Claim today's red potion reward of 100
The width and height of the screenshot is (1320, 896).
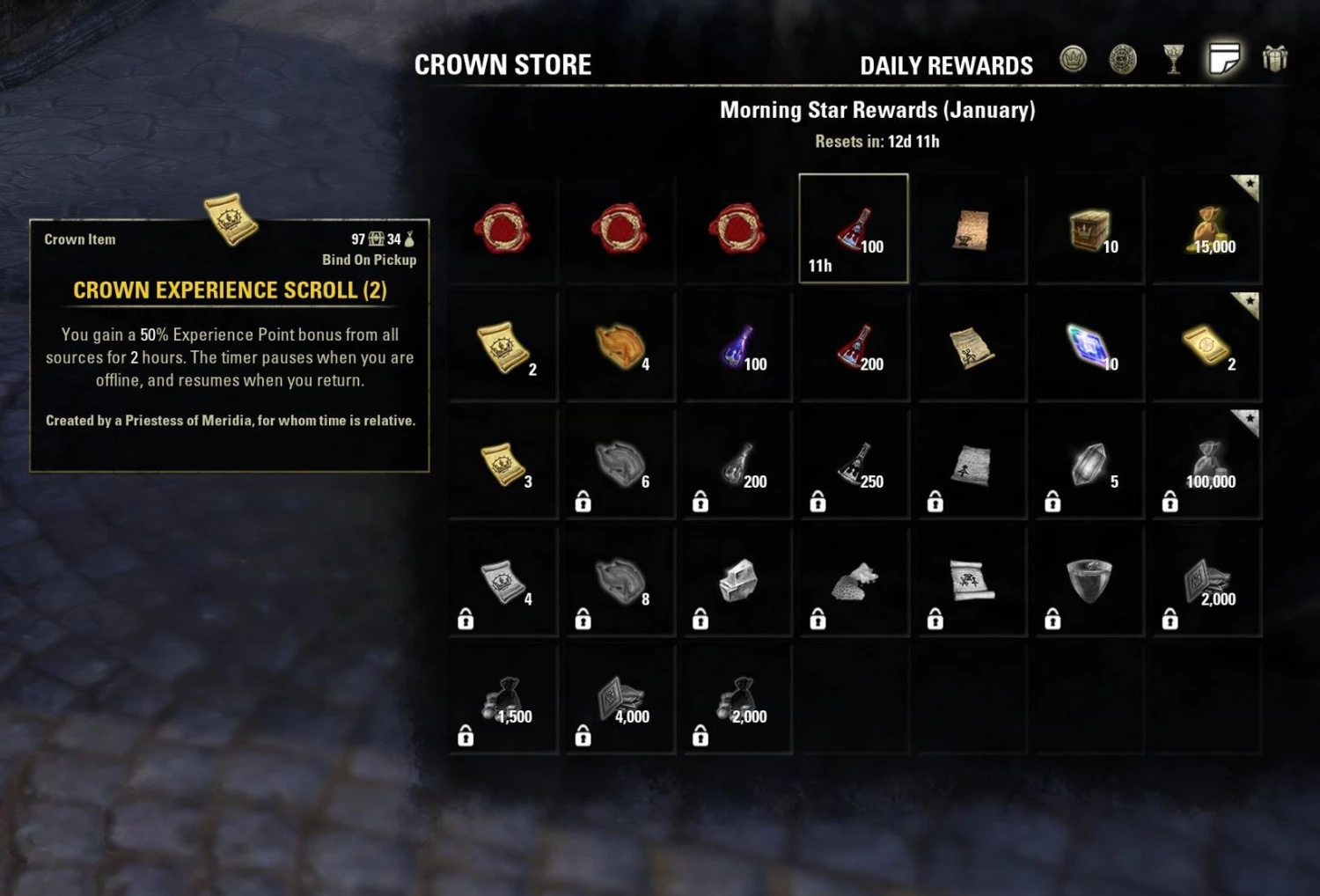[x=854, y=229]
